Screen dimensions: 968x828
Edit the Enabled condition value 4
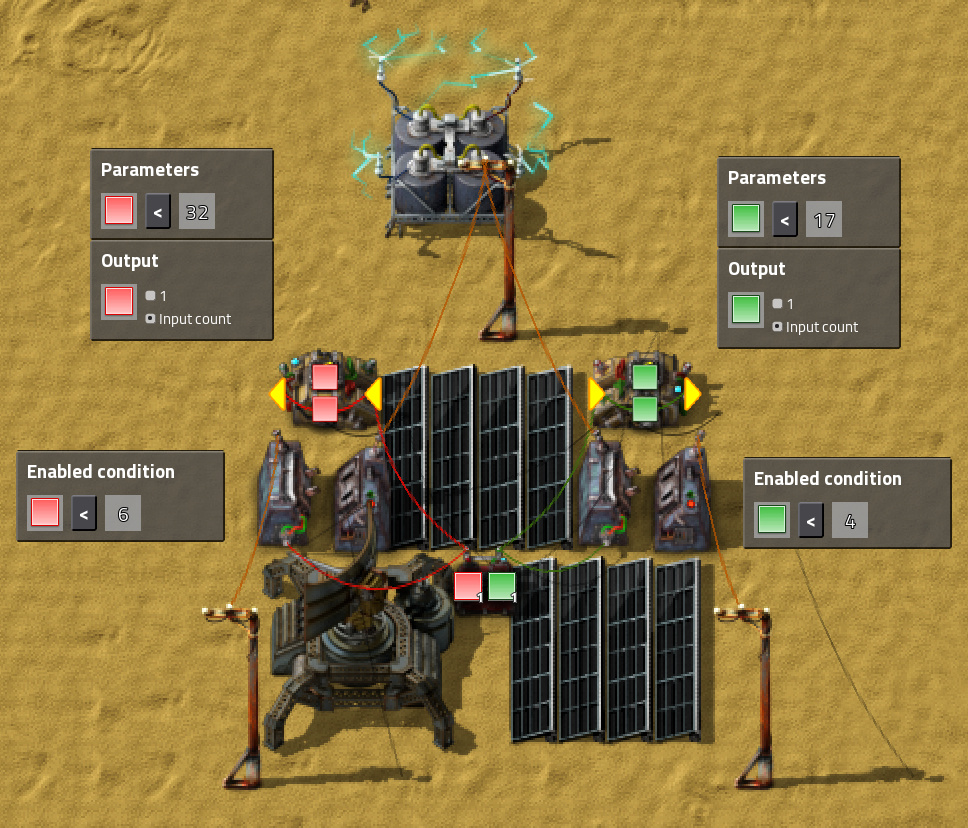850,520
